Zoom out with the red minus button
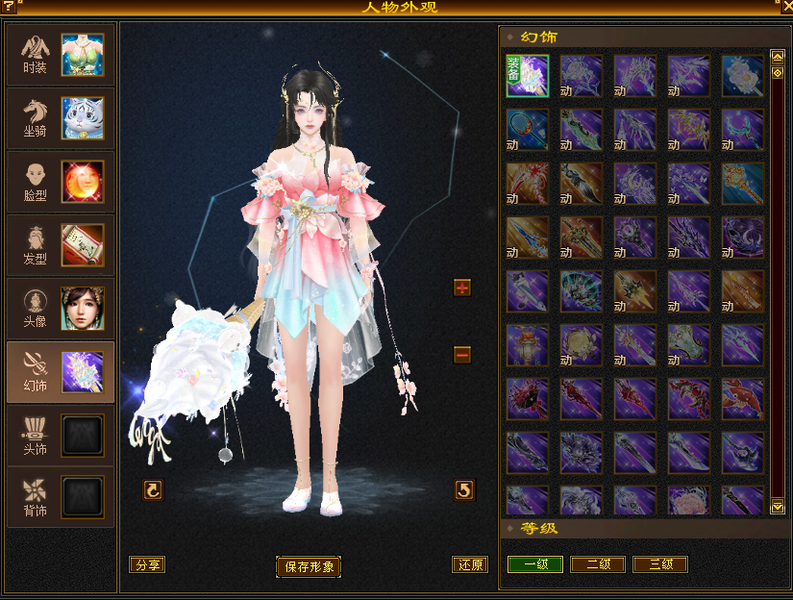This screenshot has width=793, height=600. [x=462, y=354]
